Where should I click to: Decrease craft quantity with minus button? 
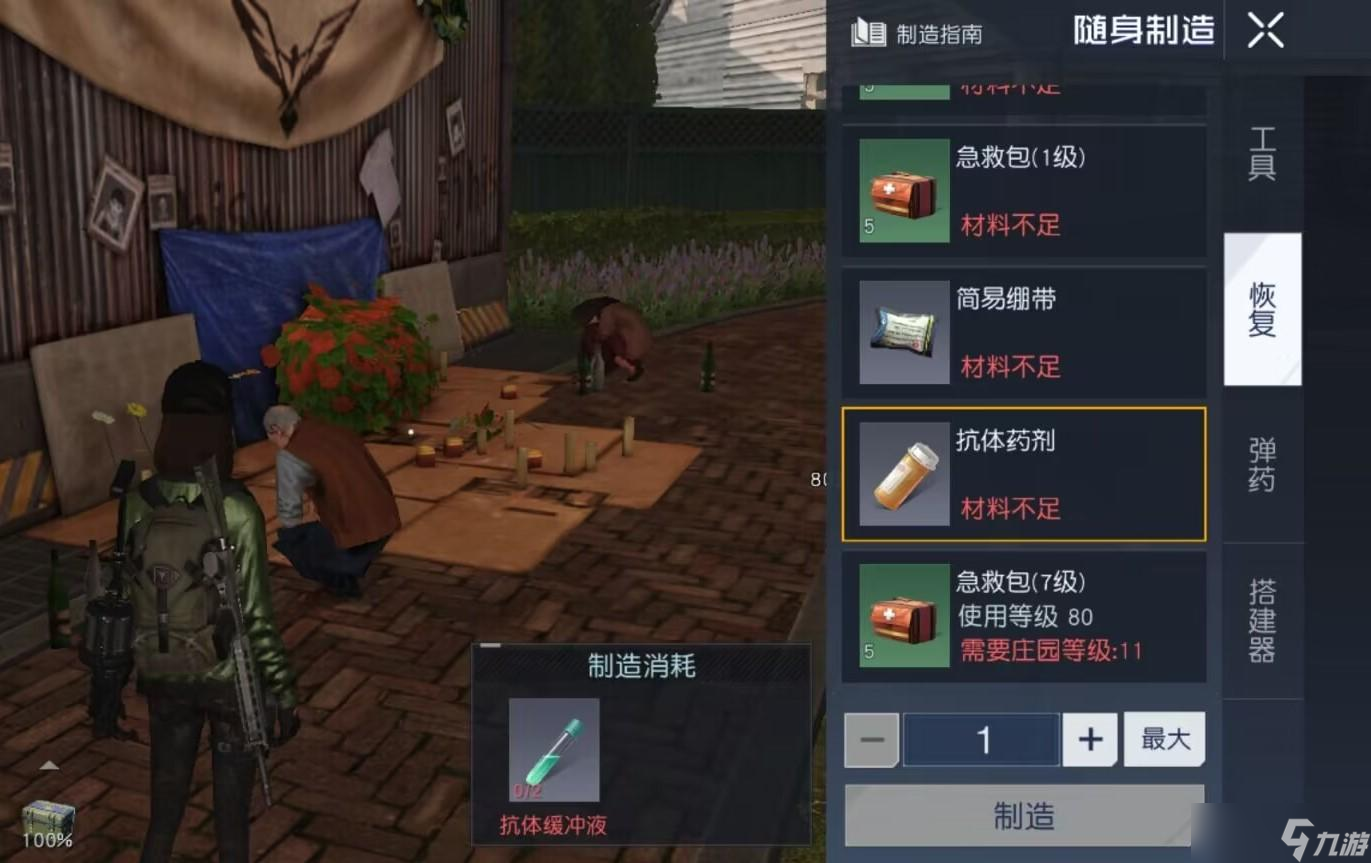[870, 739]
